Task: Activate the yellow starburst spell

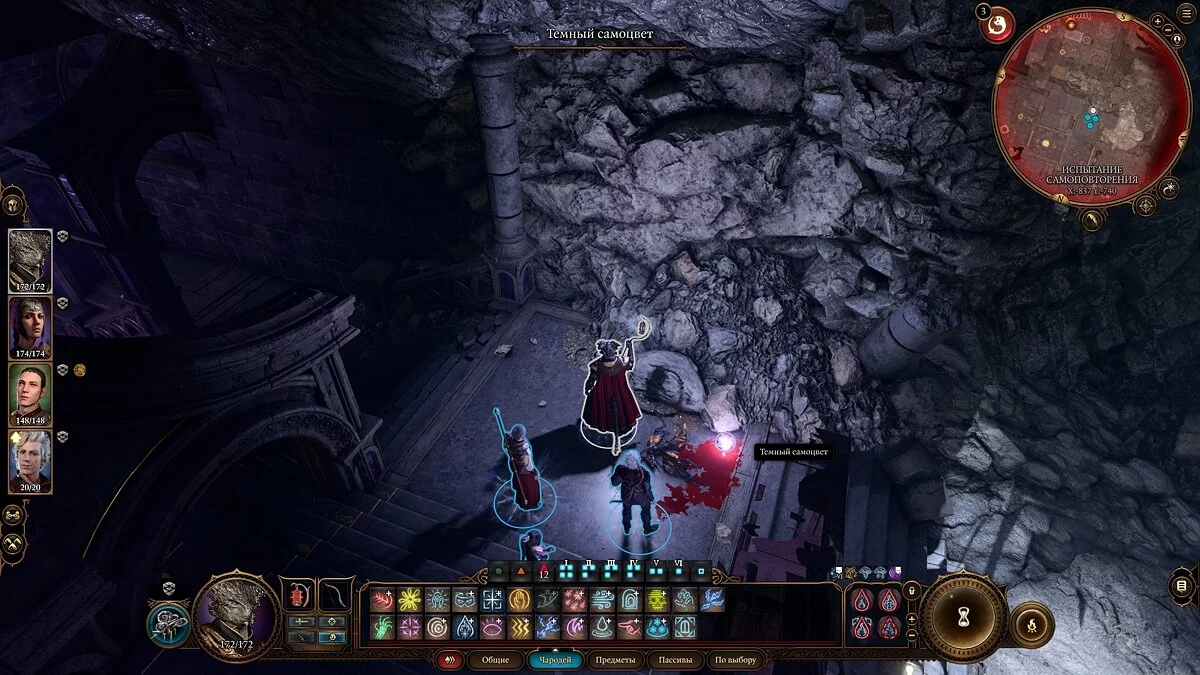Action: click(409, 599)
